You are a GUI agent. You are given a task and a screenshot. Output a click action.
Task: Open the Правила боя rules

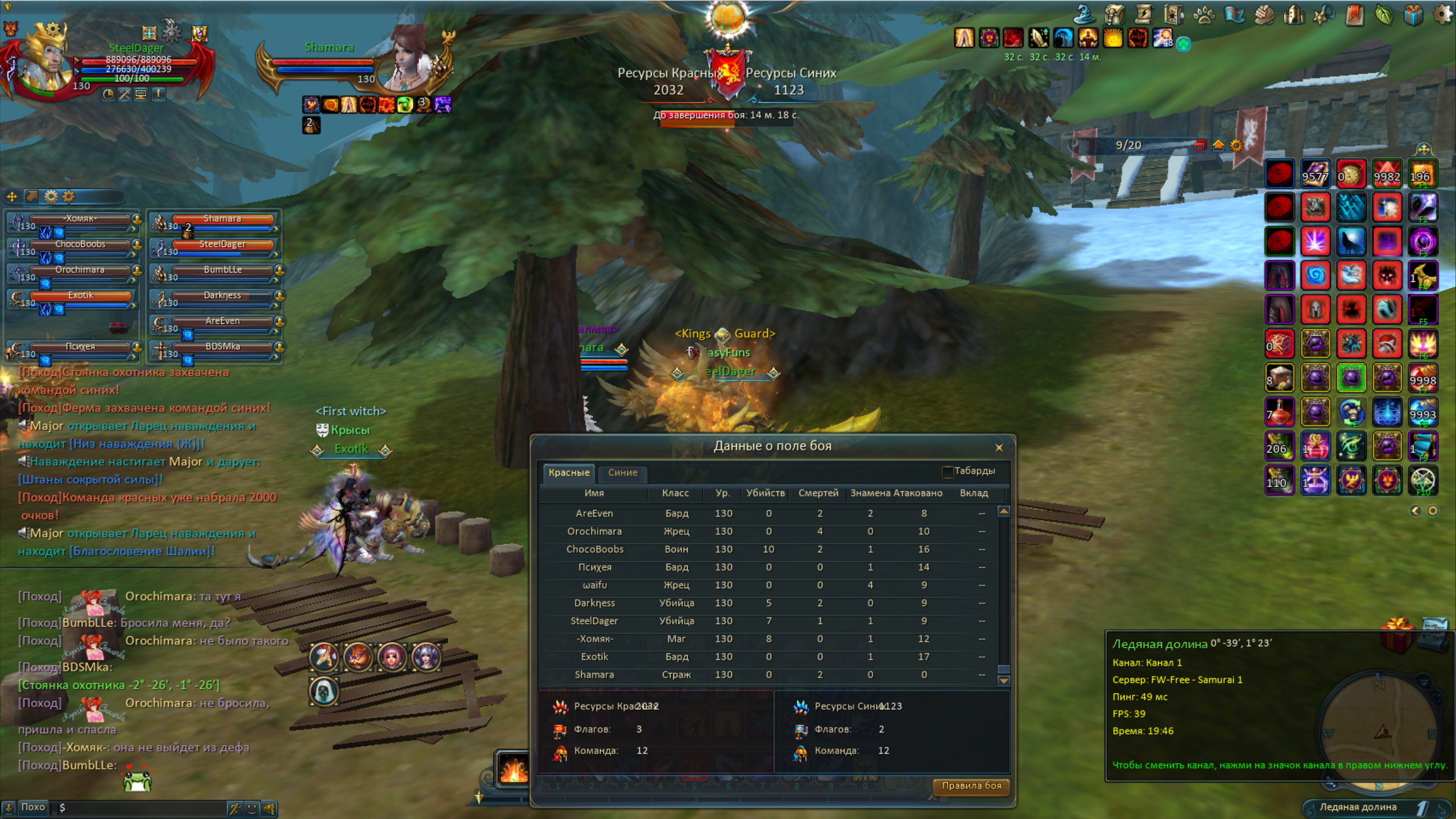pyautogui.click(x=971, y=785)
